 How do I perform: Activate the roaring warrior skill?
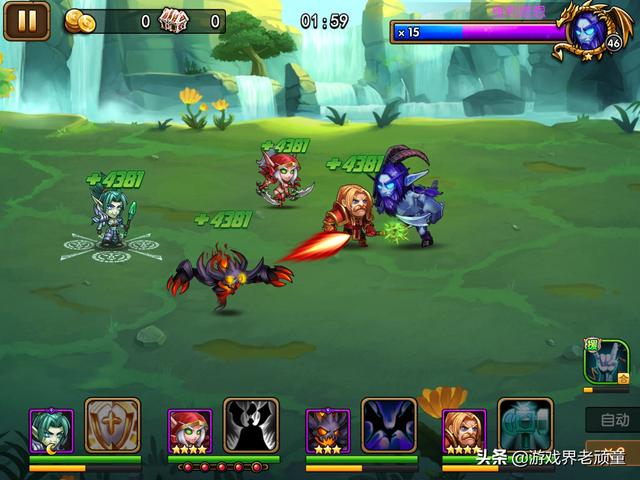[x=525, y=426]
